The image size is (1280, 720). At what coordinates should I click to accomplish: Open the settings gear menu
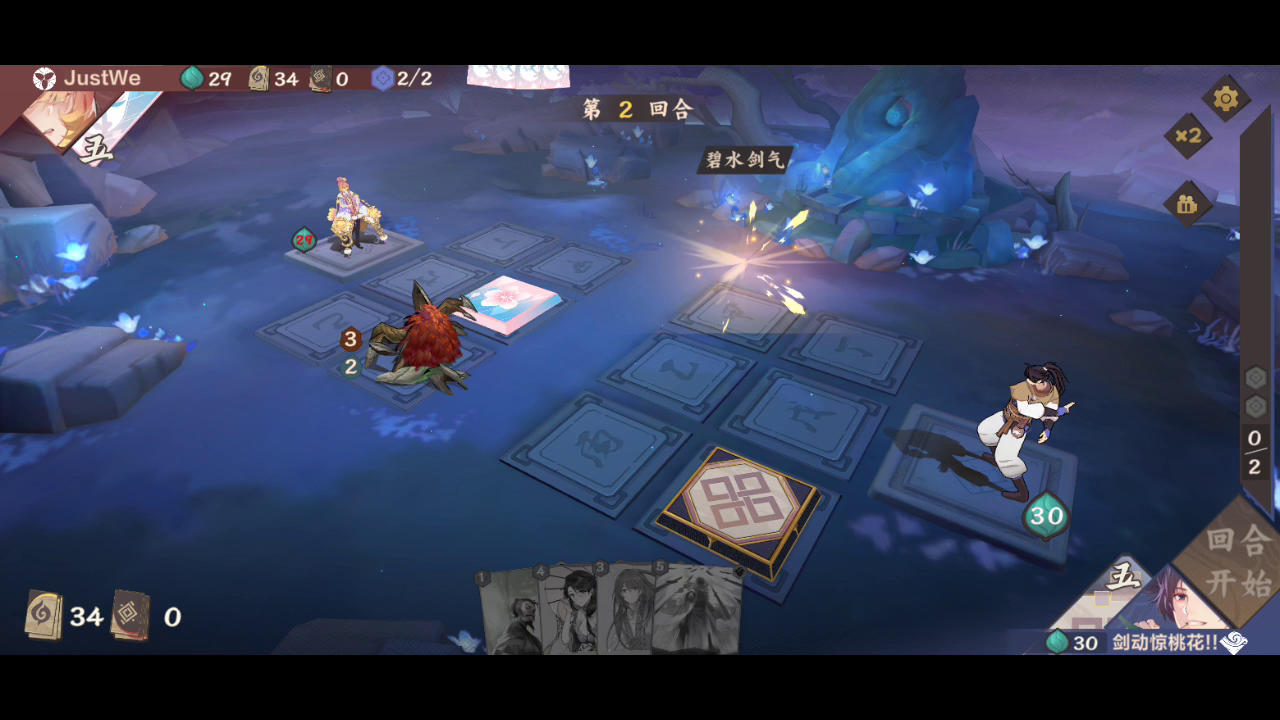(1225, 99)
